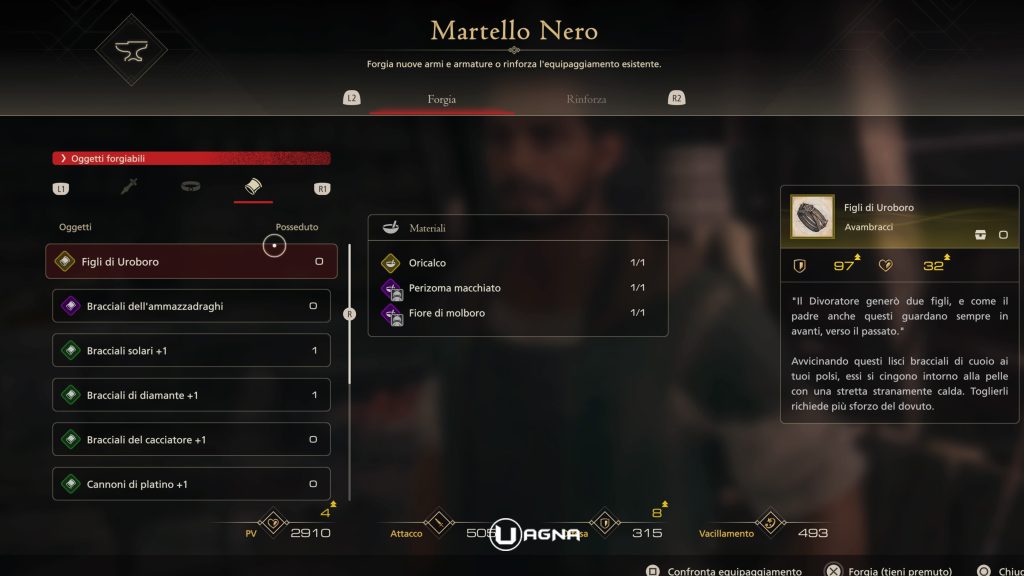Show the sword weapons category
1024x576 pixels.
point(129,187)
